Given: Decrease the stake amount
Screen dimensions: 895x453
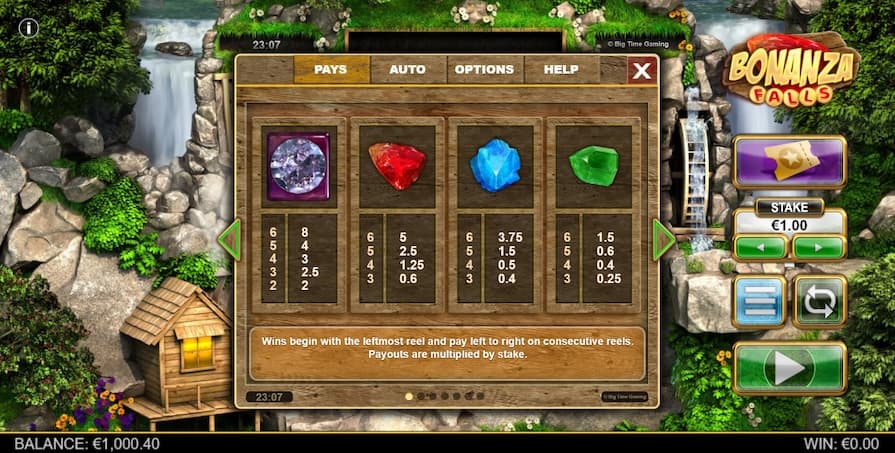Looking at the screenshot, I should pyautogui.click(x=759, y=246).
